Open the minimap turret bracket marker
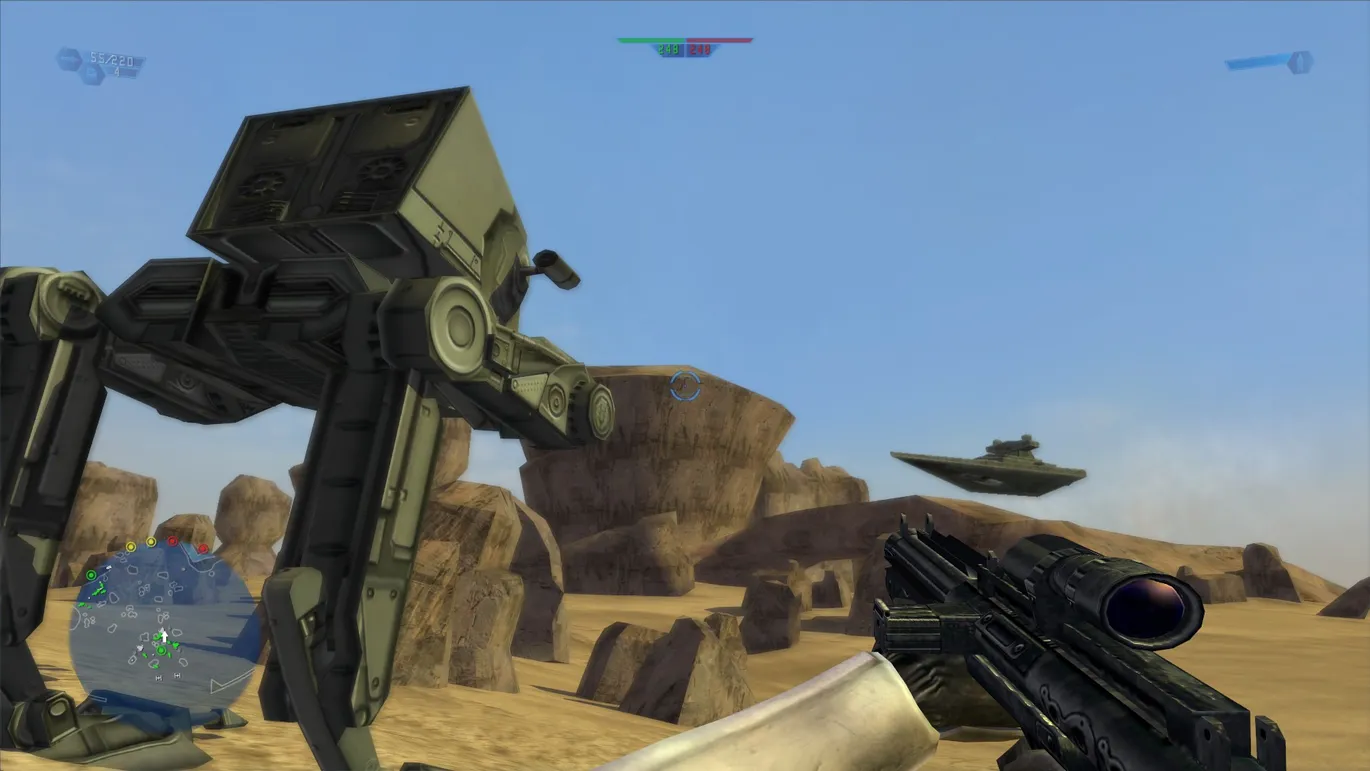The image size is (1370, 771). (x=159, y=676)
